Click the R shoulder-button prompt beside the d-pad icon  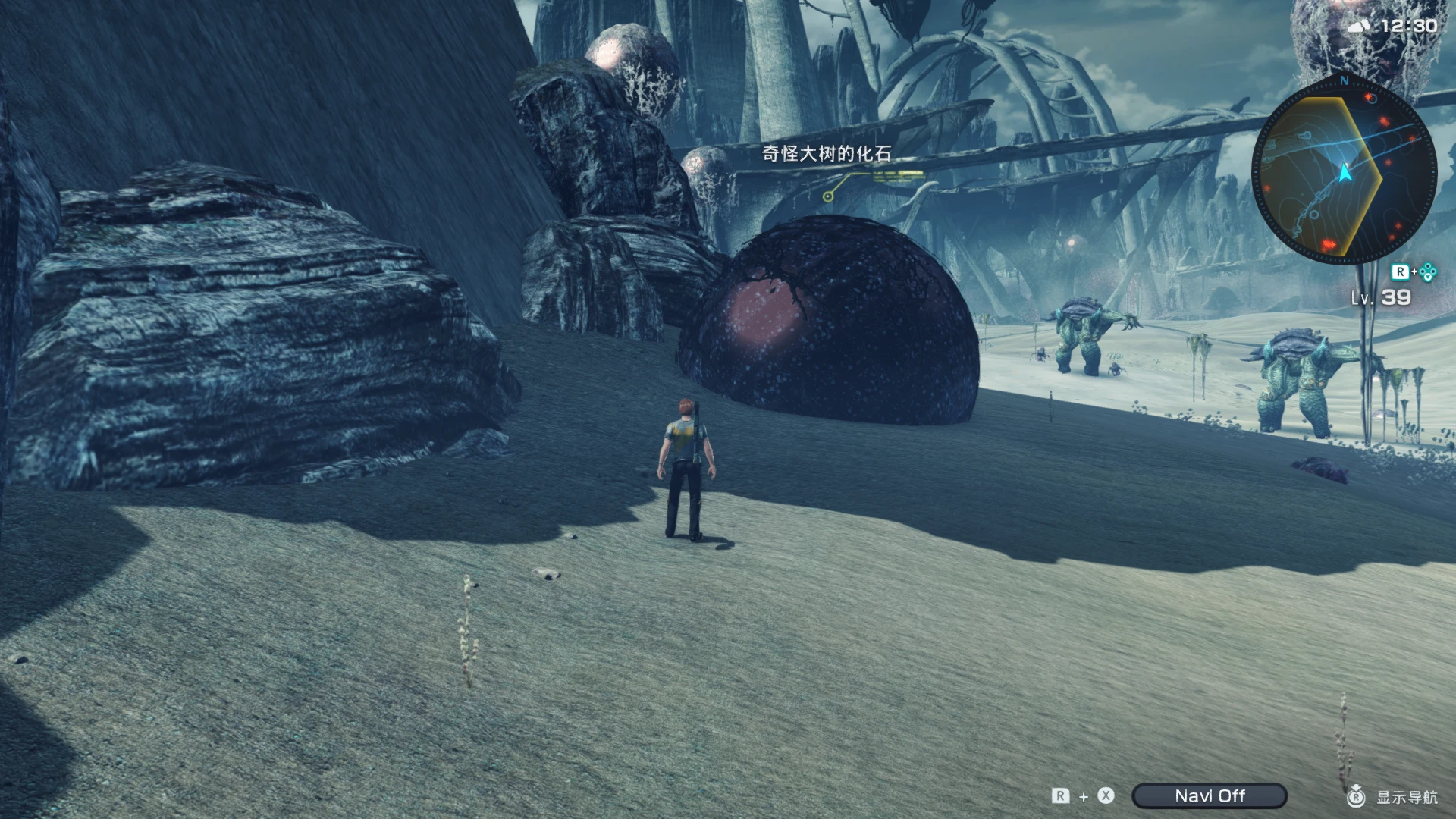(x=1401, y=271)
